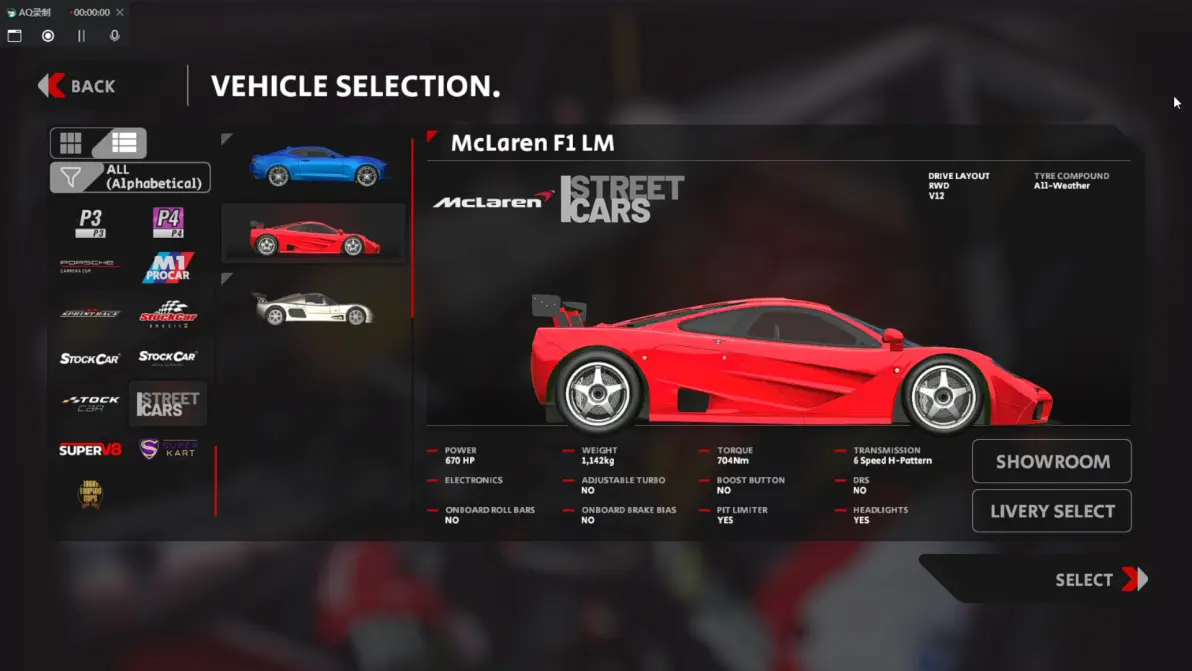Open Livery Select
This screenshot has width=1192, height=671.
1052,511
